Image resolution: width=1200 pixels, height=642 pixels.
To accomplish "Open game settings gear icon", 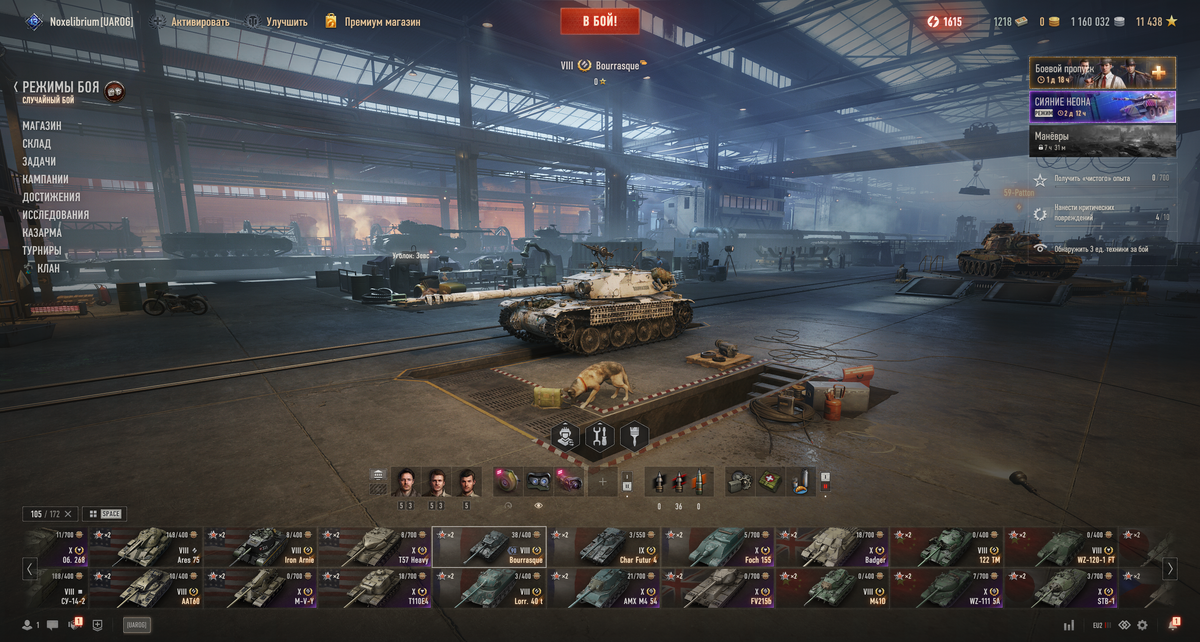I will 1142,625.
